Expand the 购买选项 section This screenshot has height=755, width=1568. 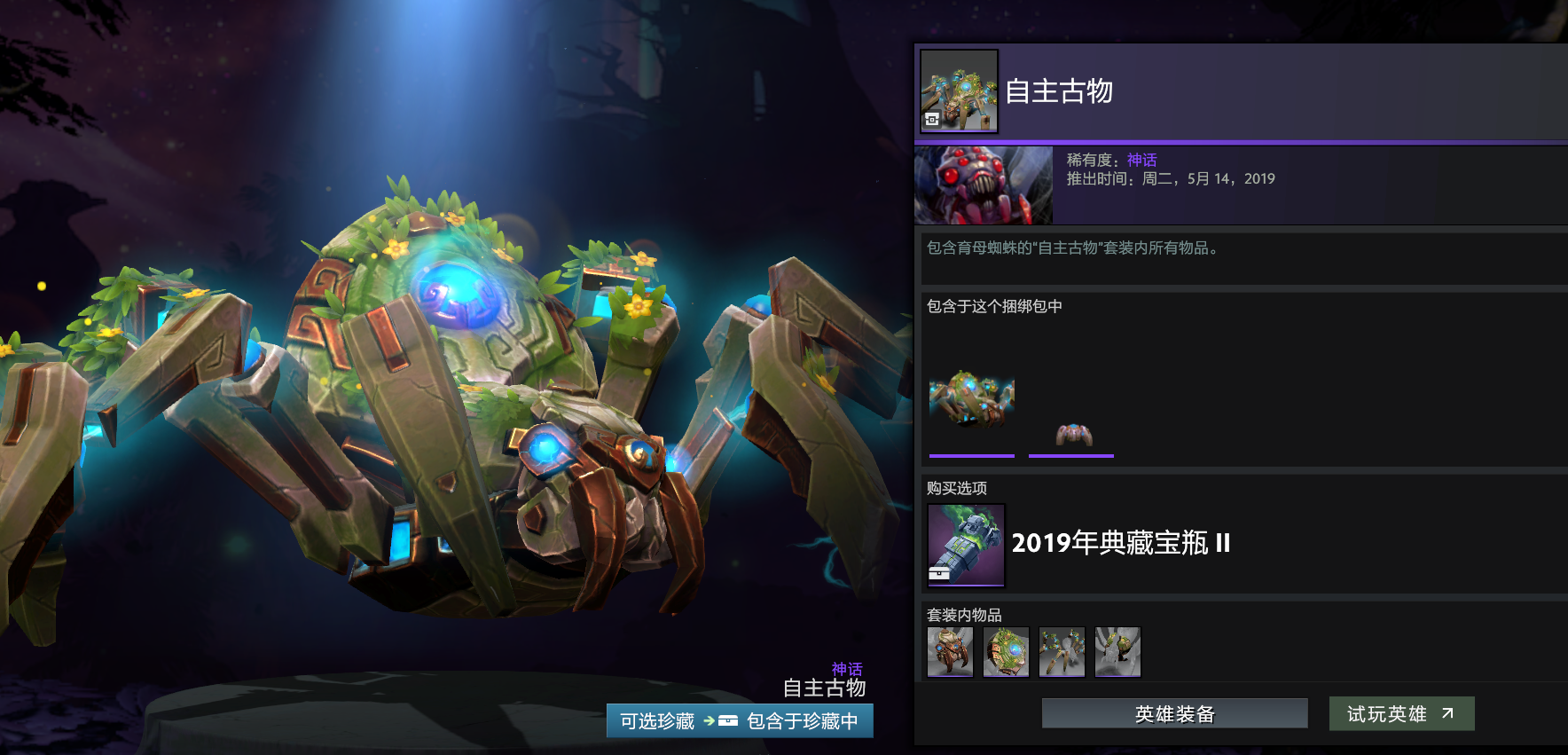[x=955, y=488]
